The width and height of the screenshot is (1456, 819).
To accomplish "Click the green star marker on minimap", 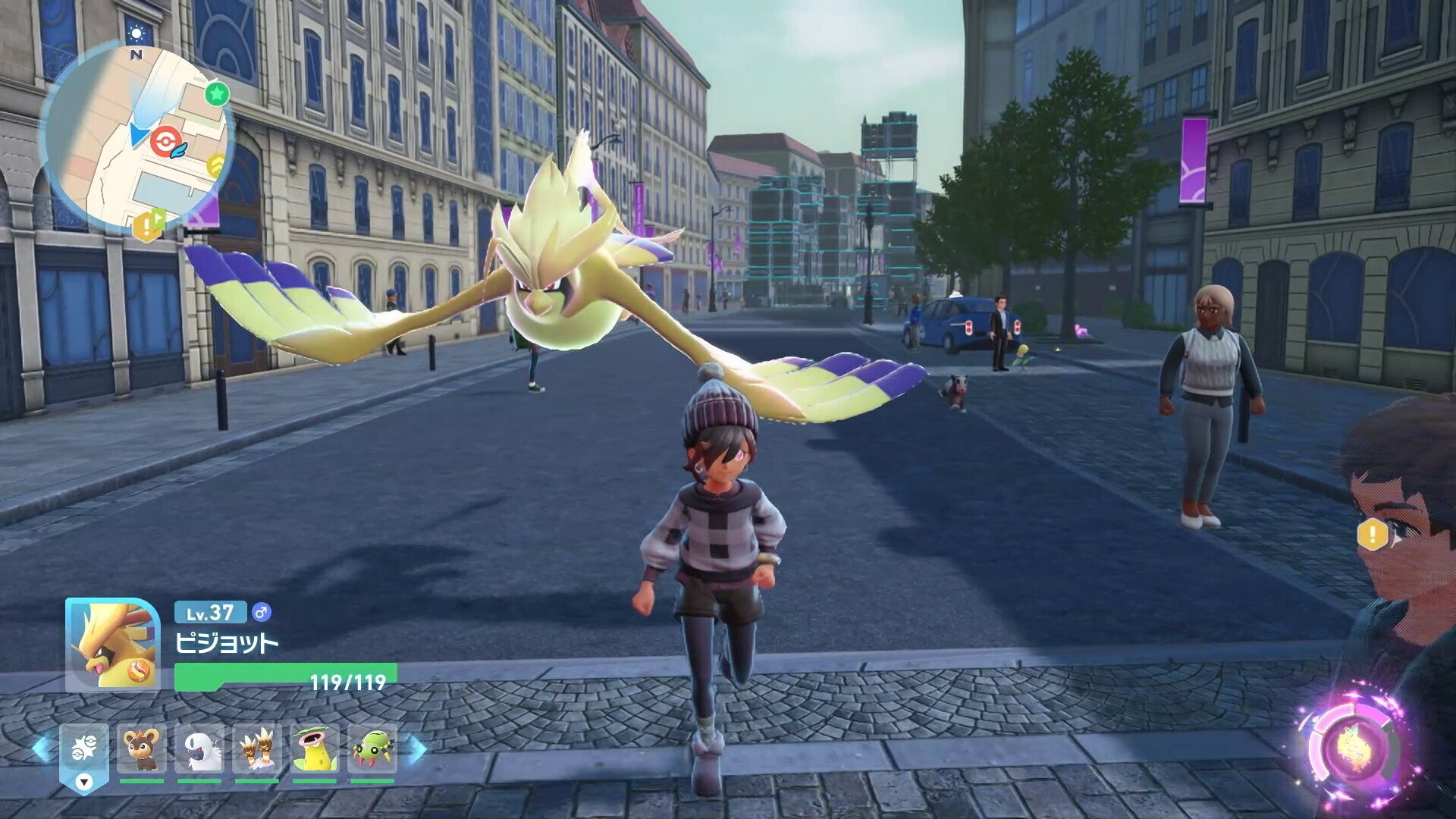I will (x=217, y=94).
